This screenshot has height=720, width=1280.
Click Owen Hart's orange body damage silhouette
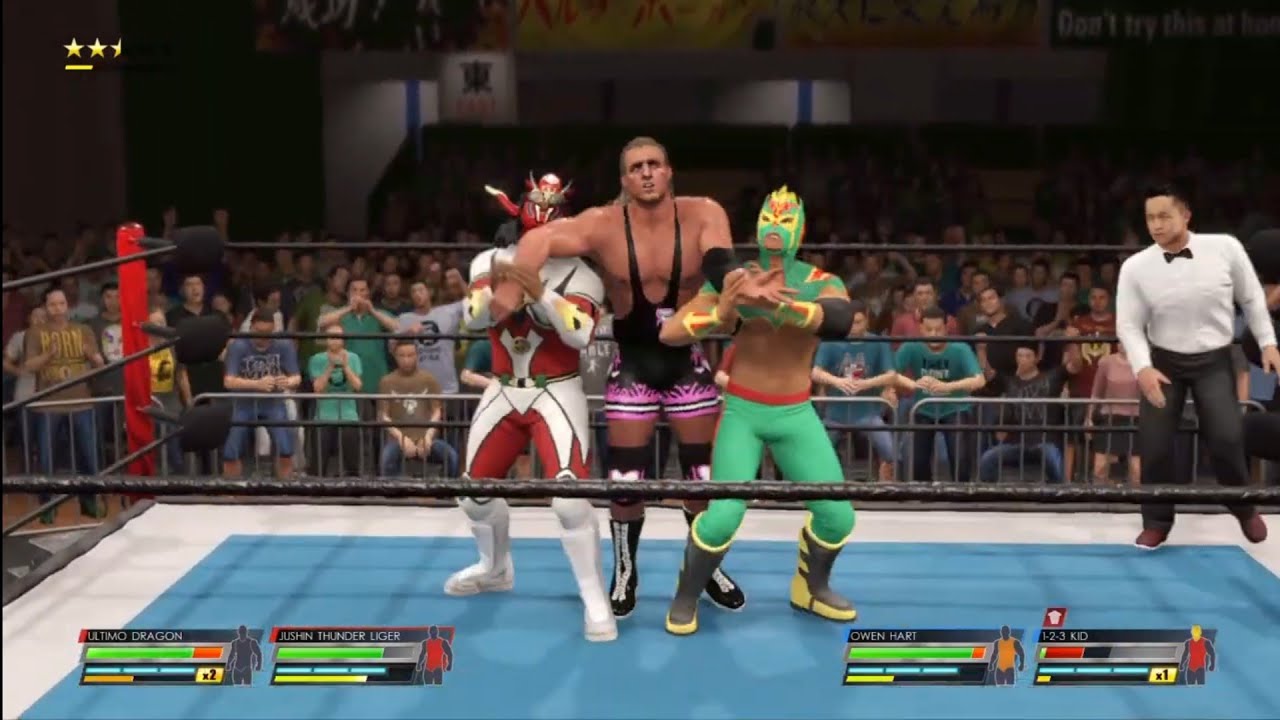click(x=1008, y=656)
